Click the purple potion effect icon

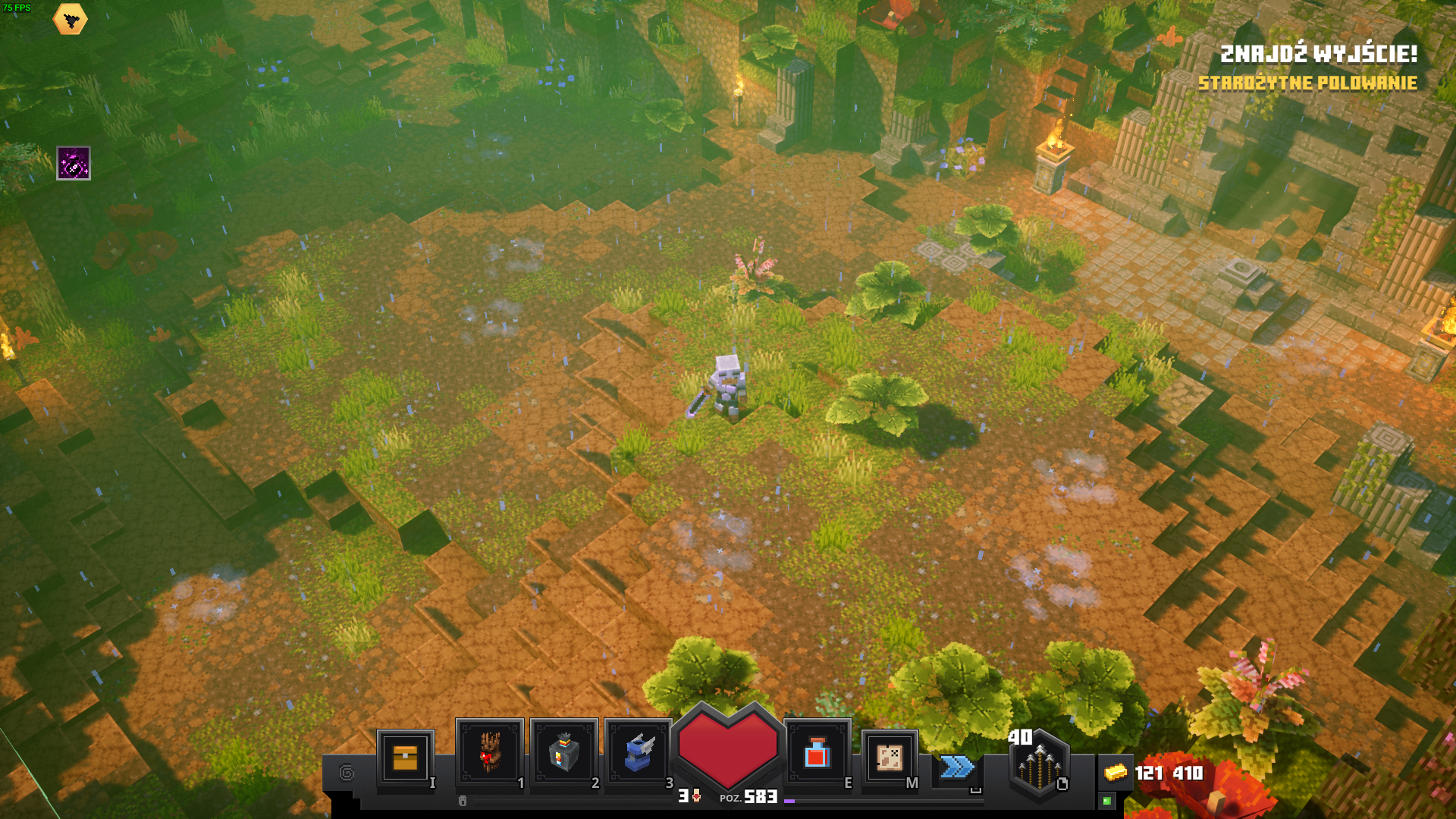[74, 163]
